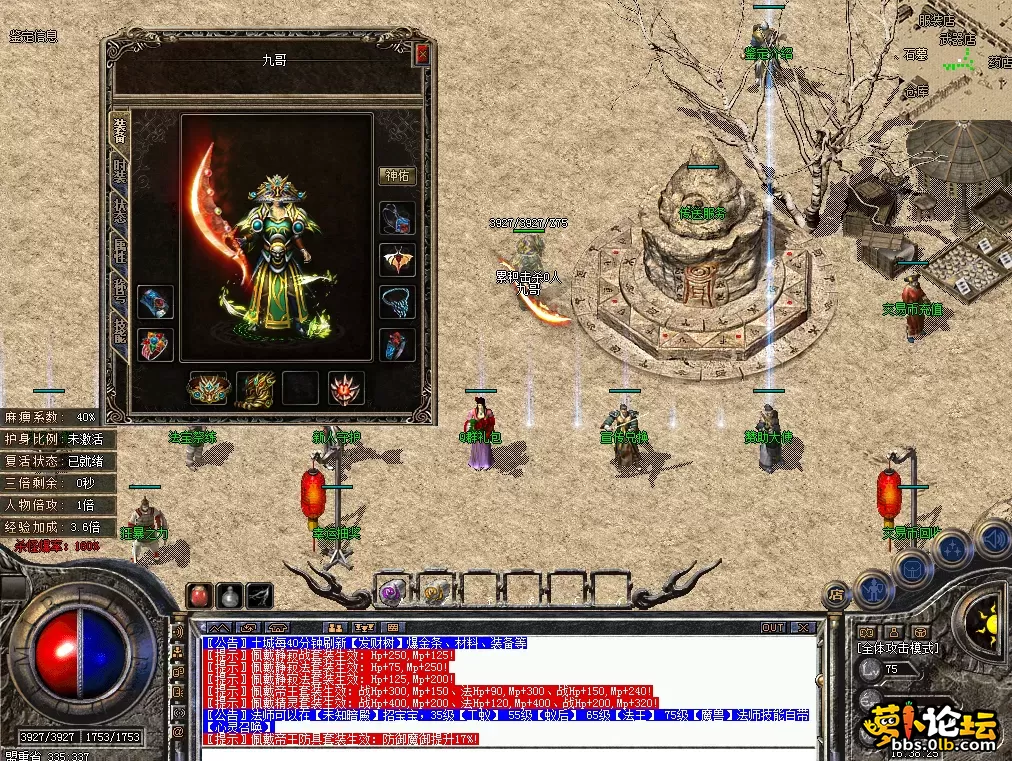
Task: Open the character figure round button
Action: [874, 590]
